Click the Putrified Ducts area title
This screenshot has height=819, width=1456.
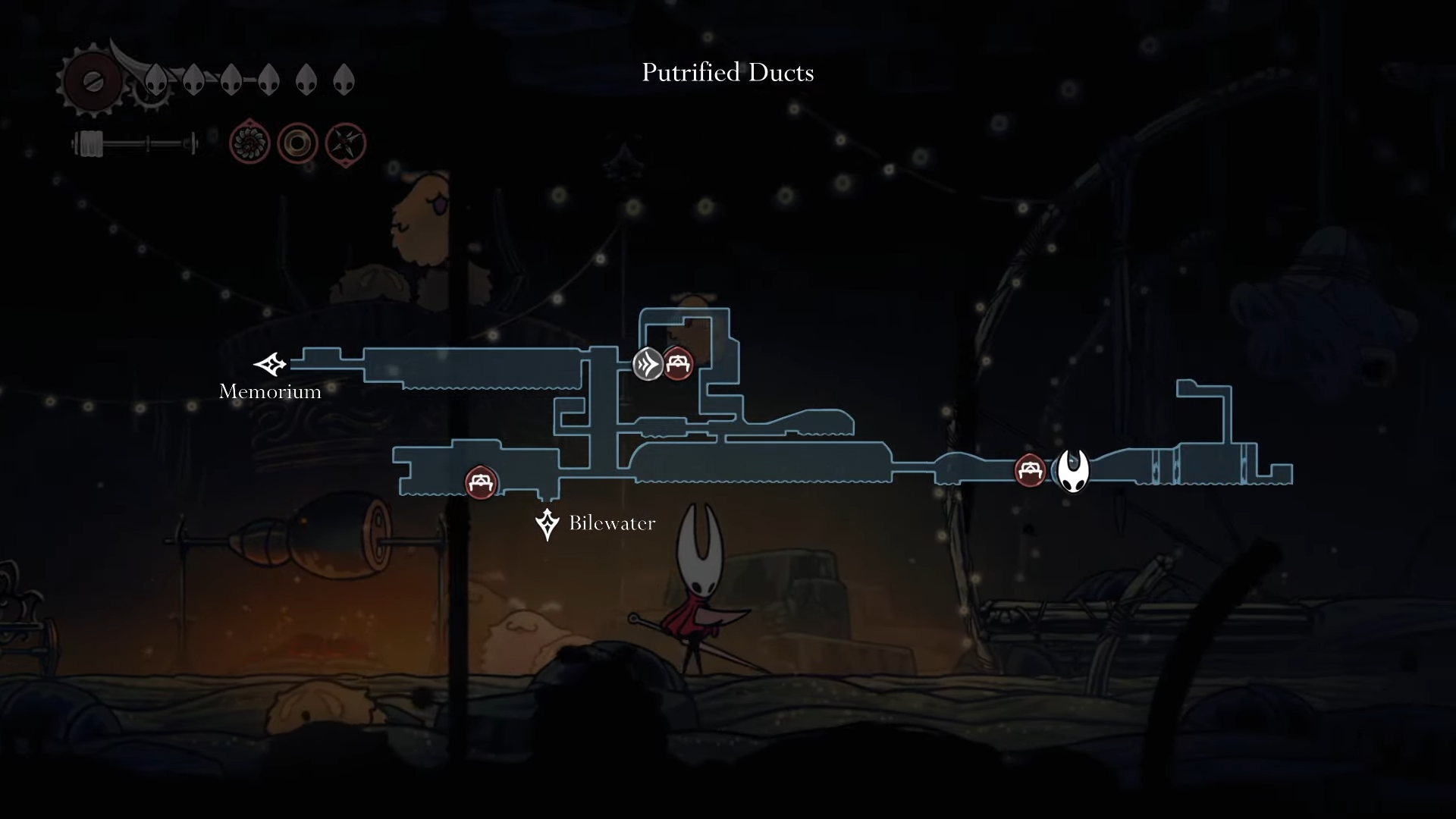(x=727, y=73)
